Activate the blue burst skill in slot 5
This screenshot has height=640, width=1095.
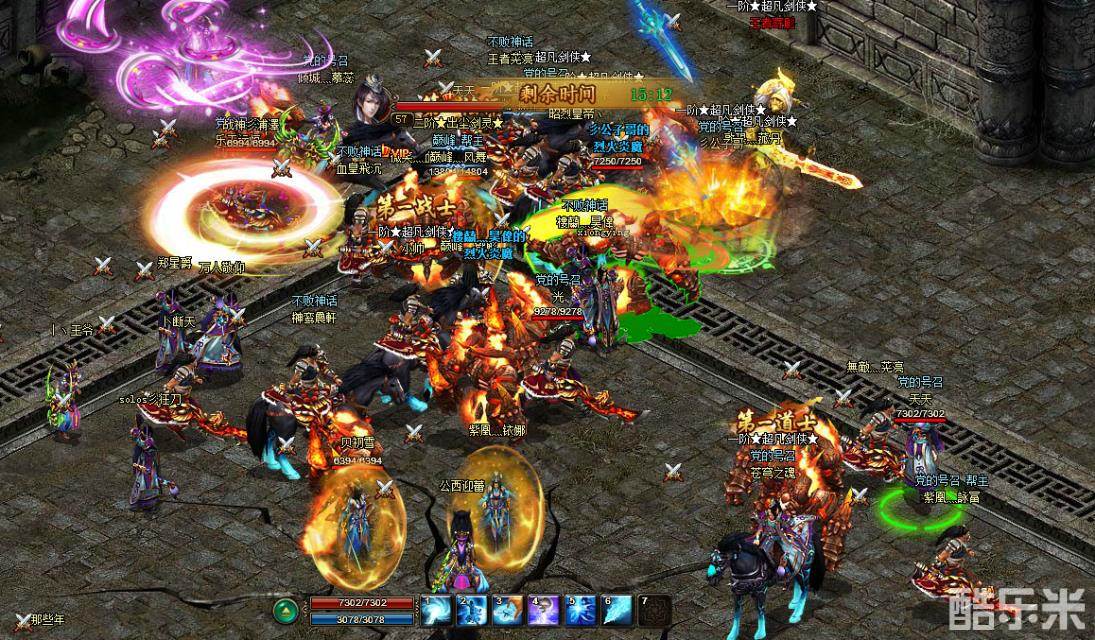click(x=581, y=610)
